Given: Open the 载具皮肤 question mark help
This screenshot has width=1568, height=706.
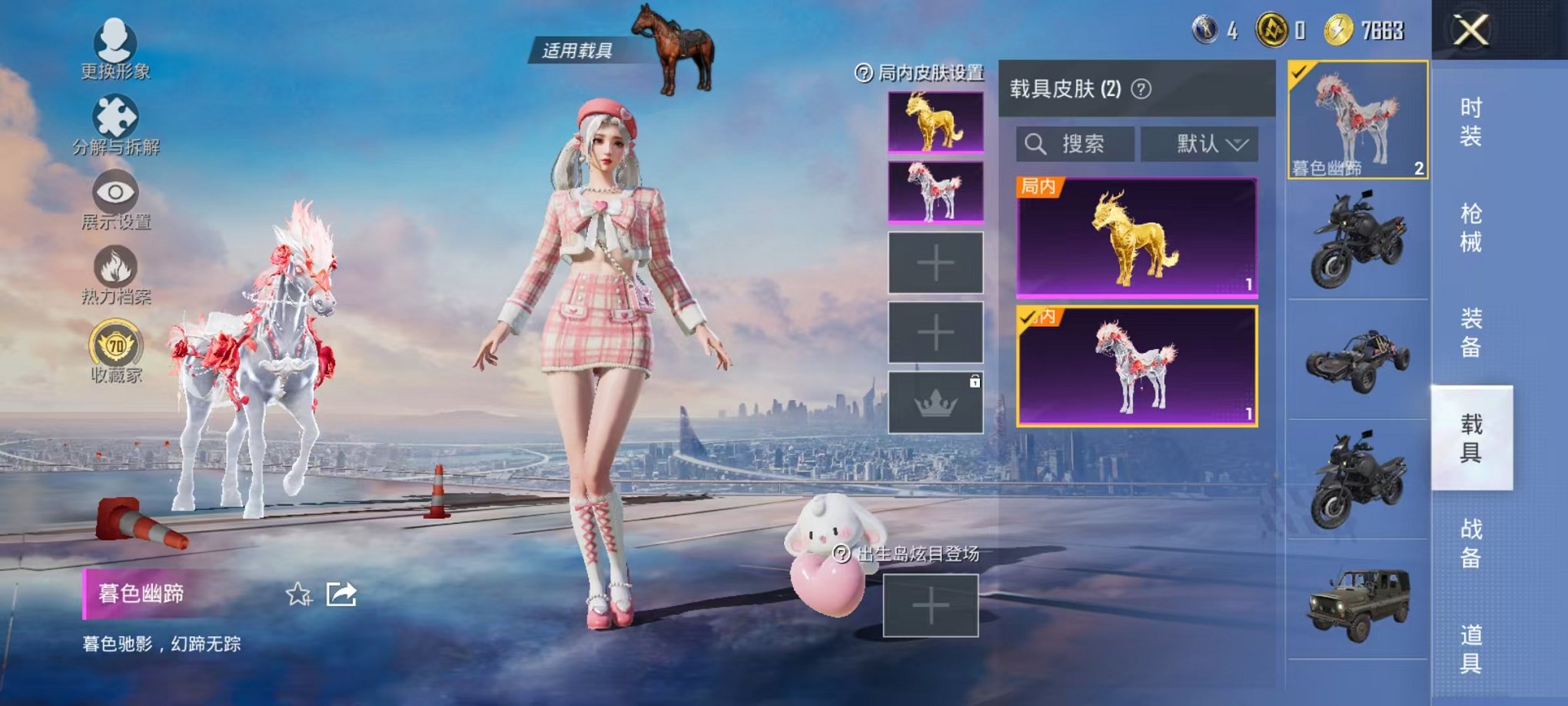Looking at the screenshot, I should [1142, 88].
